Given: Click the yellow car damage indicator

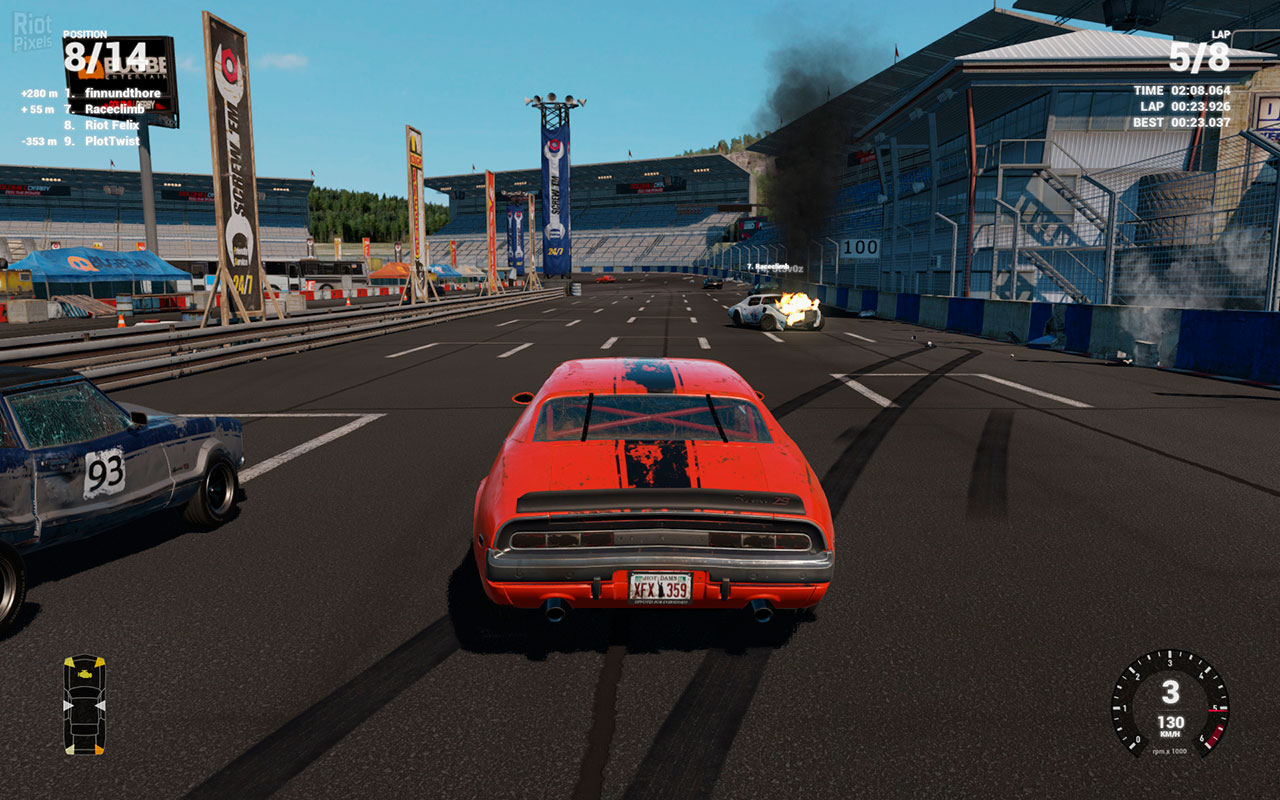Looking at the screenshot, I should (x=84, y=704).
